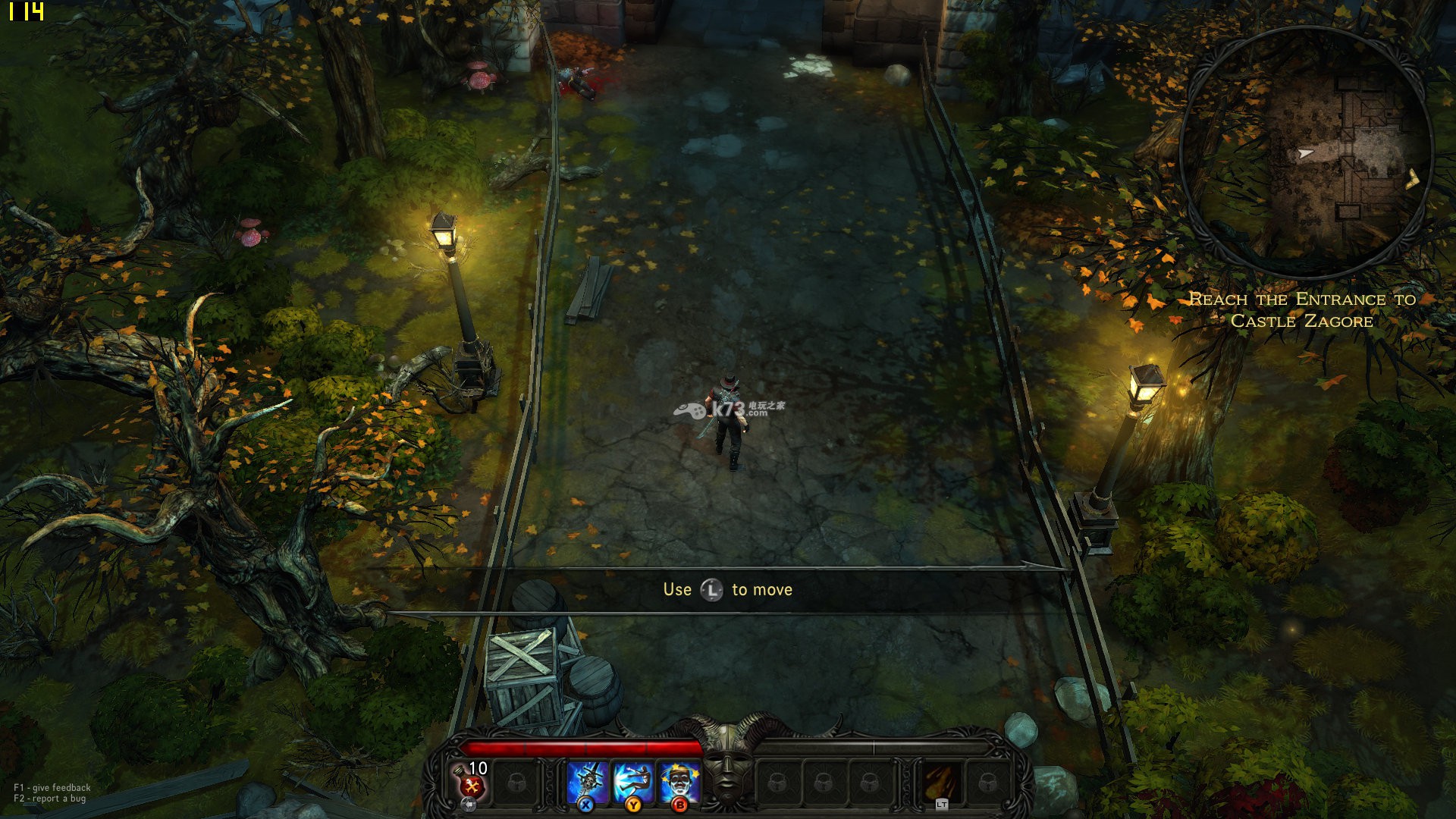
Task: Activate the dizzy stun head skill
Action: point(679,783)
